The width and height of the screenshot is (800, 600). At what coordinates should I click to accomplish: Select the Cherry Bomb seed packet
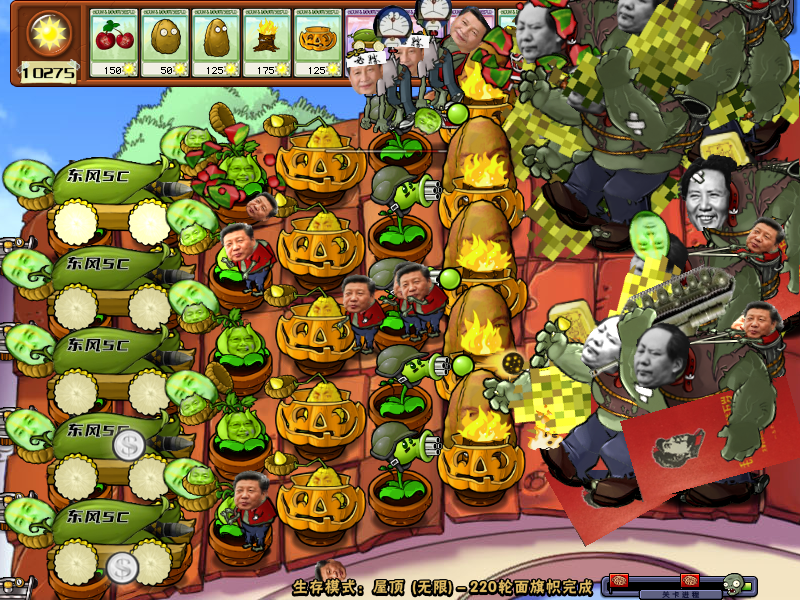pos(114,44)
